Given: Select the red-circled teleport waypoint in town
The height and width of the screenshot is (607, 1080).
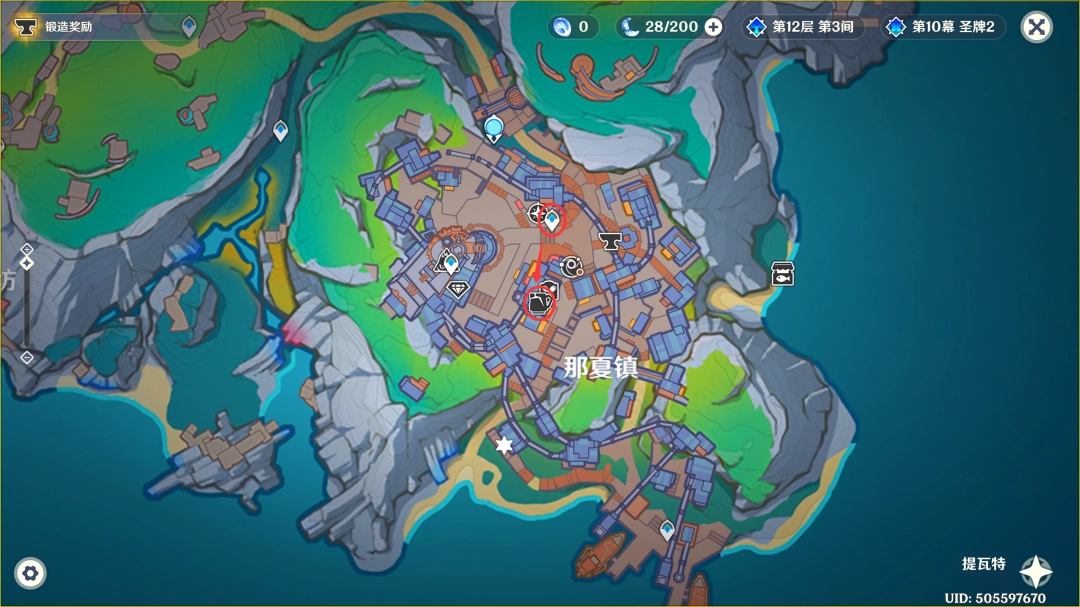Looking at the screenshot, I should (551, 220).
